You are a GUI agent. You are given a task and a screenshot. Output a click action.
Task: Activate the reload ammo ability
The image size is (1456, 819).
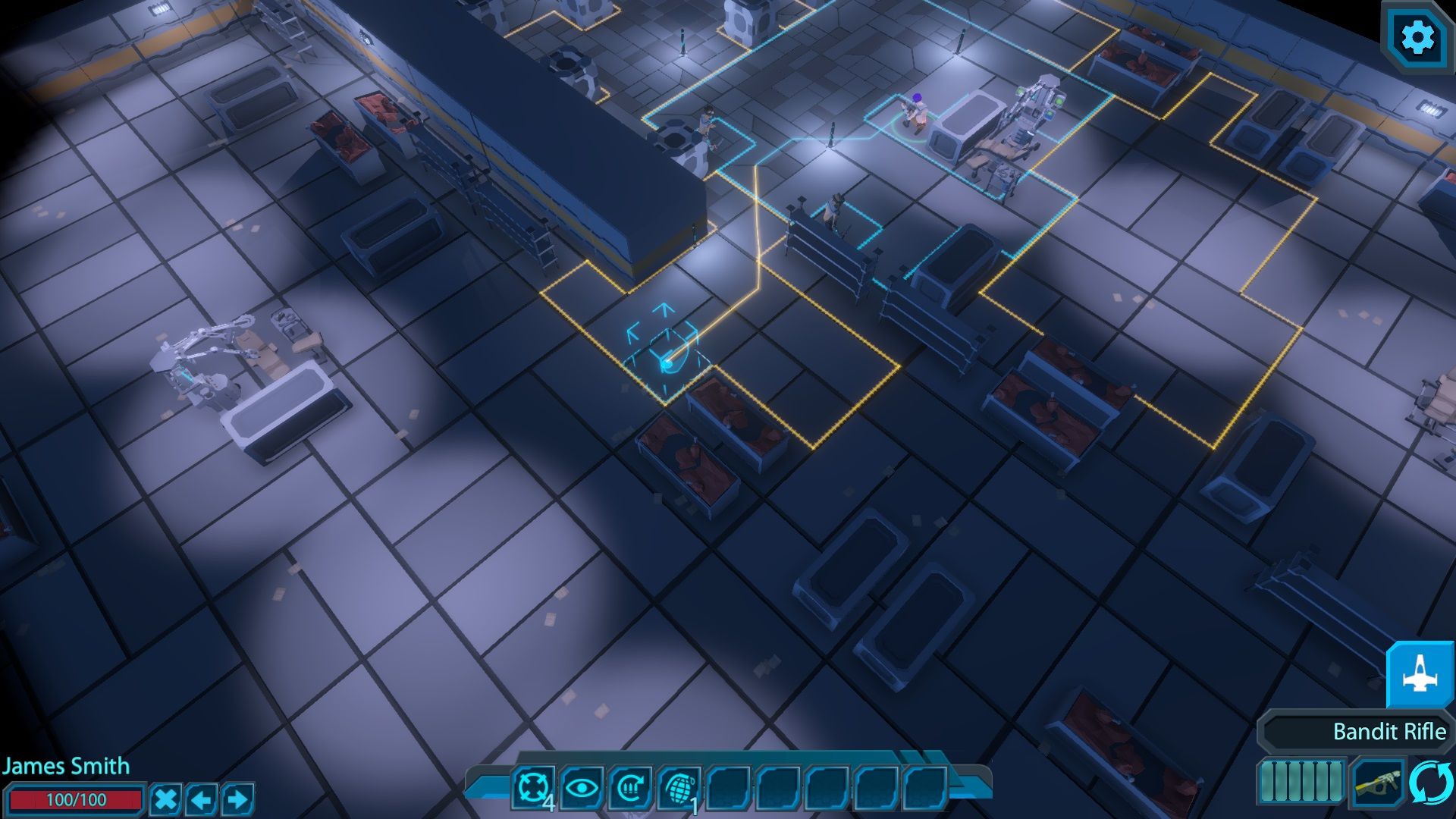click(629, 787)
